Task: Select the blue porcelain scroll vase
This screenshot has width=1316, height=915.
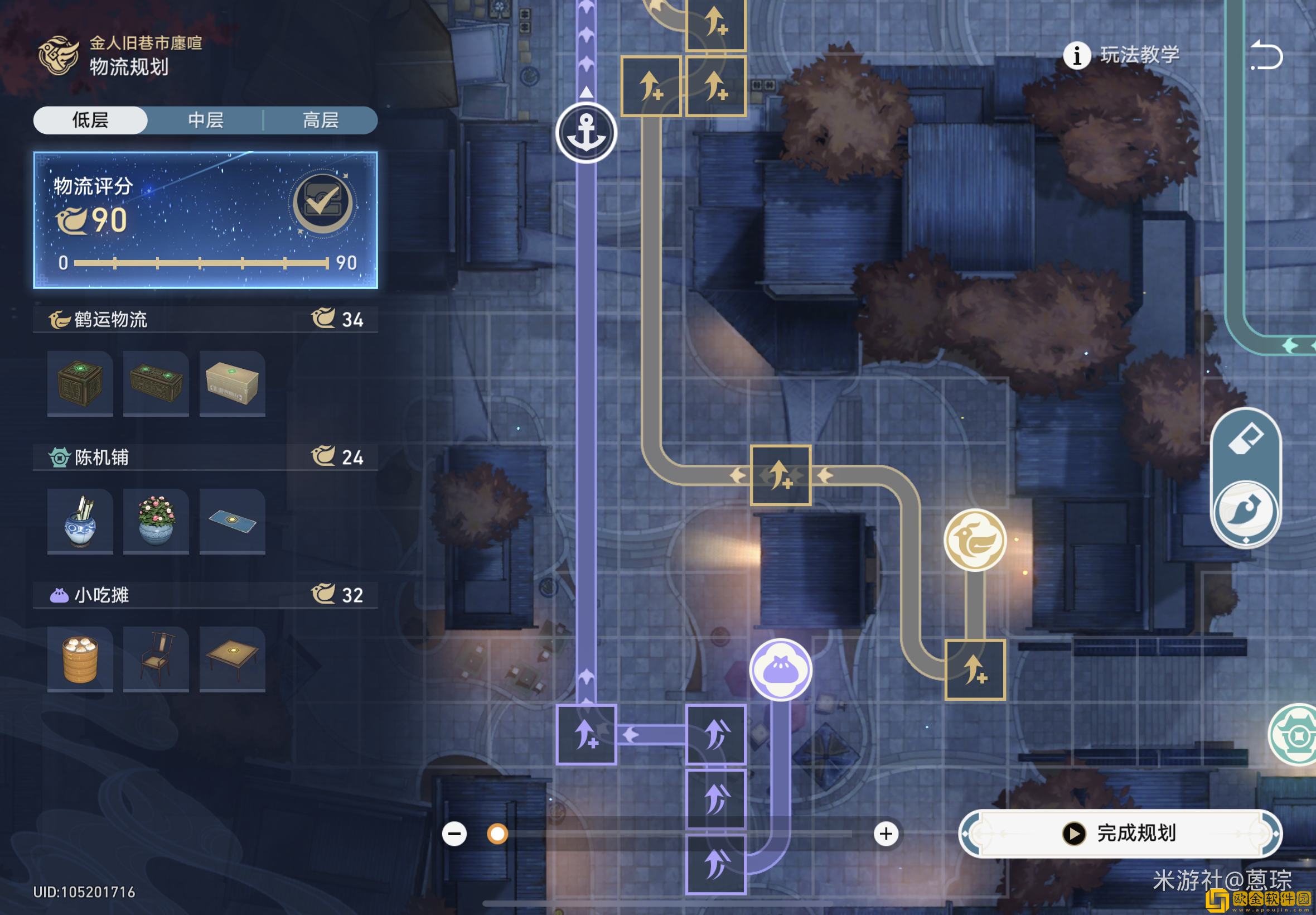Action: (80, 521)
